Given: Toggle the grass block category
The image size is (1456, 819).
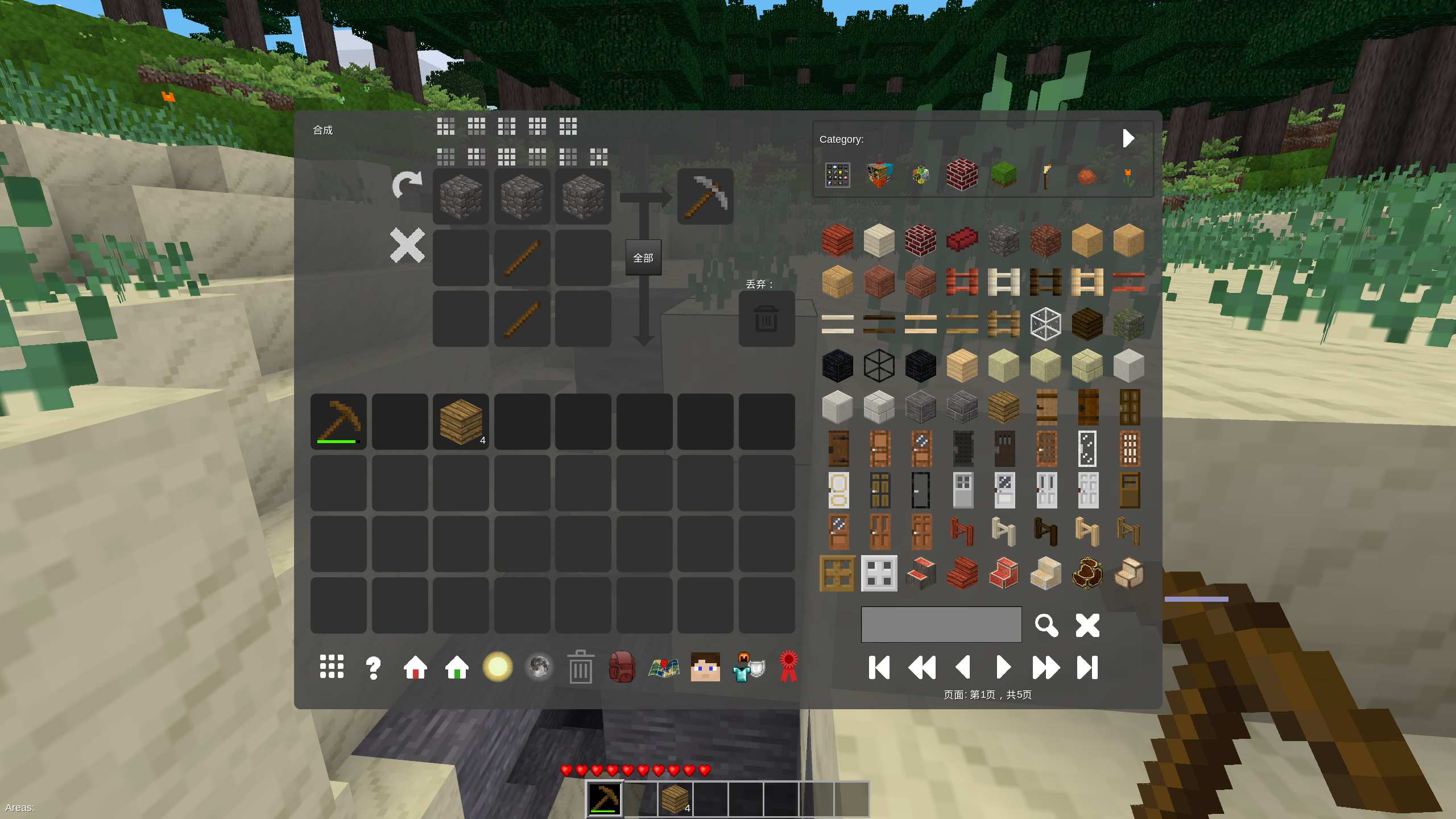Looking at the screenshot, I should point(1004,175).
